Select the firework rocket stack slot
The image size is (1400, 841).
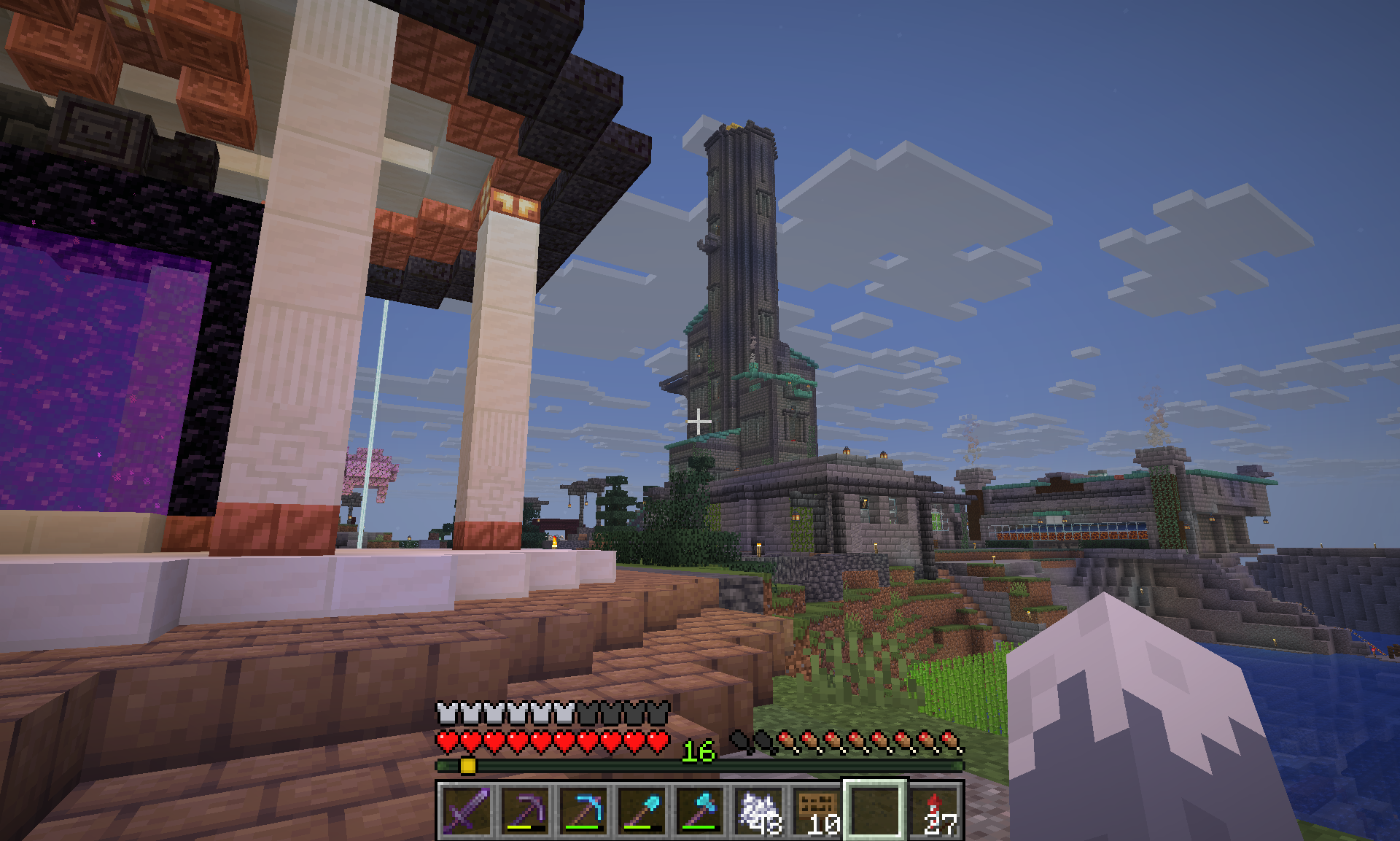pos(935,810)
